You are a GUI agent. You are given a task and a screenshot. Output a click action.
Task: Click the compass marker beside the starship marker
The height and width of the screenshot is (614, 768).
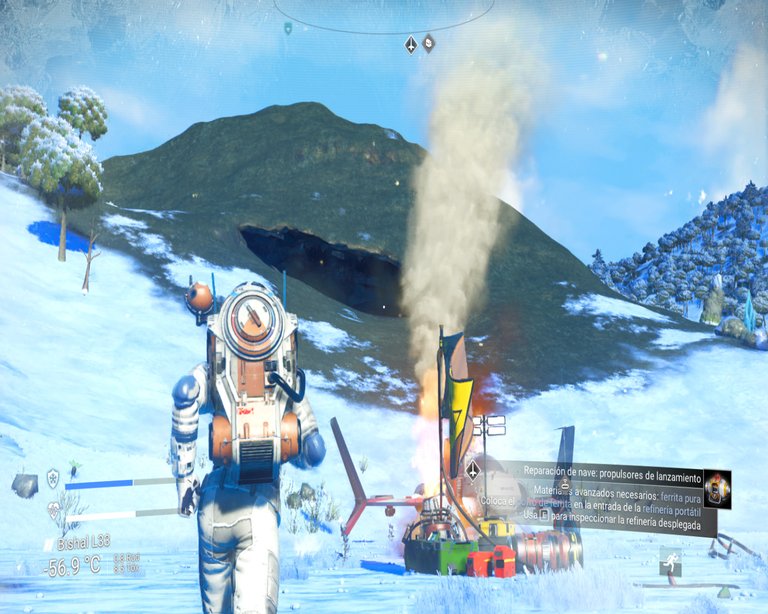click(x=428, y=43)
